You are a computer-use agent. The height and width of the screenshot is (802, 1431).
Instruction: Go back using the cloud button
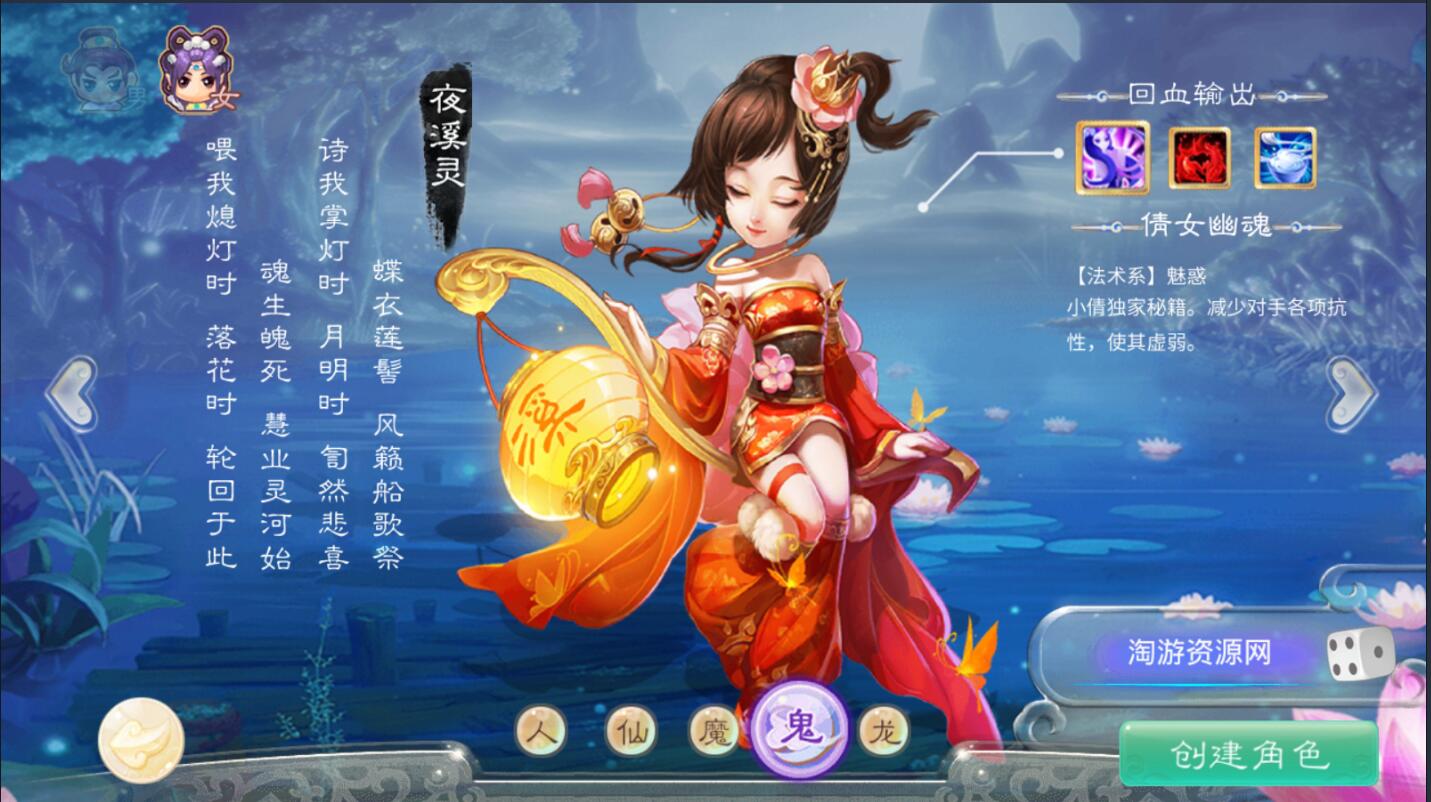coord(141,740)
